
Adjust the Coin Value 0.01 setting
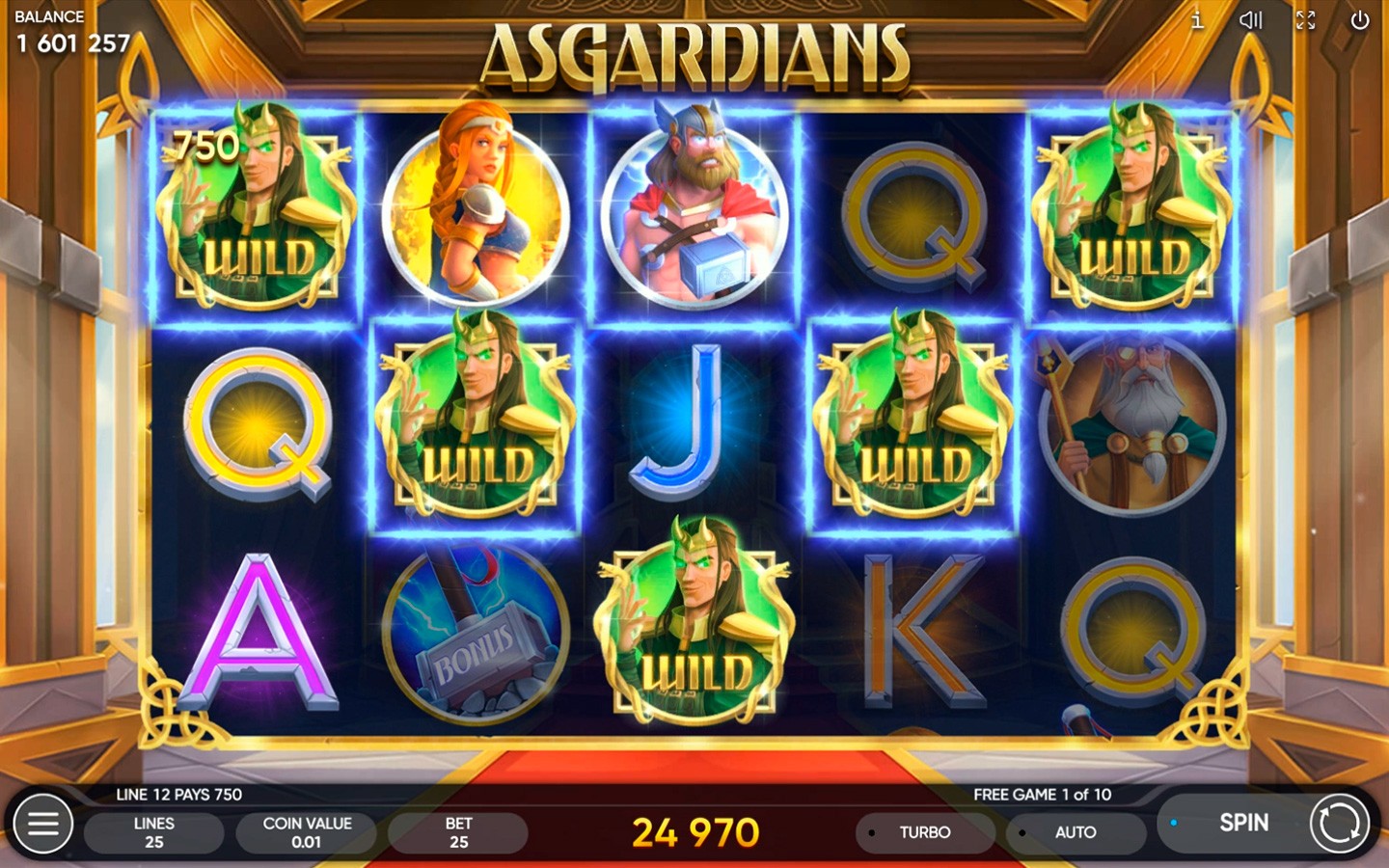tap(307, 832)
